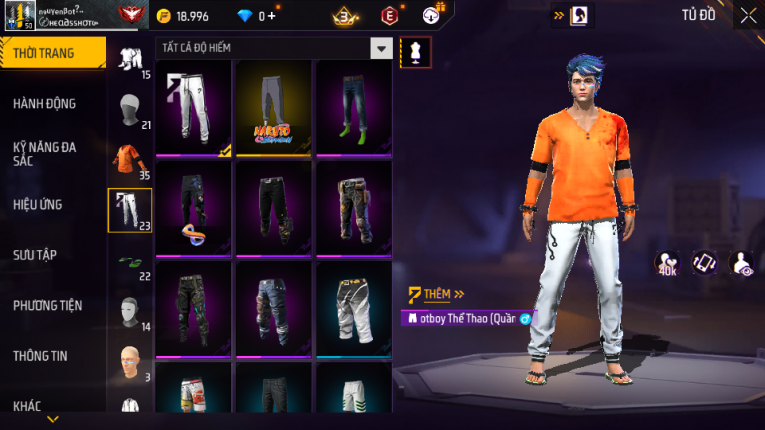Close the Tủ Đồ wardrobe screen
The width and height of the screenshot is (765, 430).
(748, 16)
